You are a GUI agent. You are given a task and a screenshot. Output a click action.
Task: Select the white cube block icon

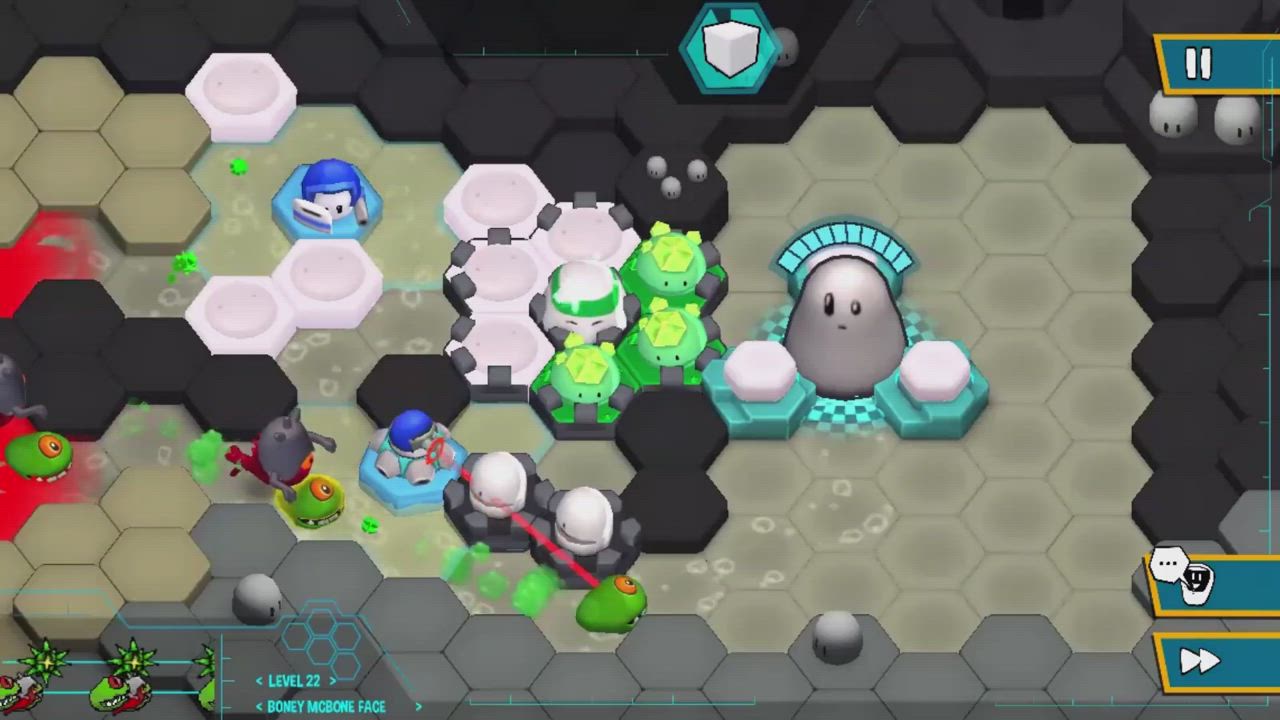731,47
